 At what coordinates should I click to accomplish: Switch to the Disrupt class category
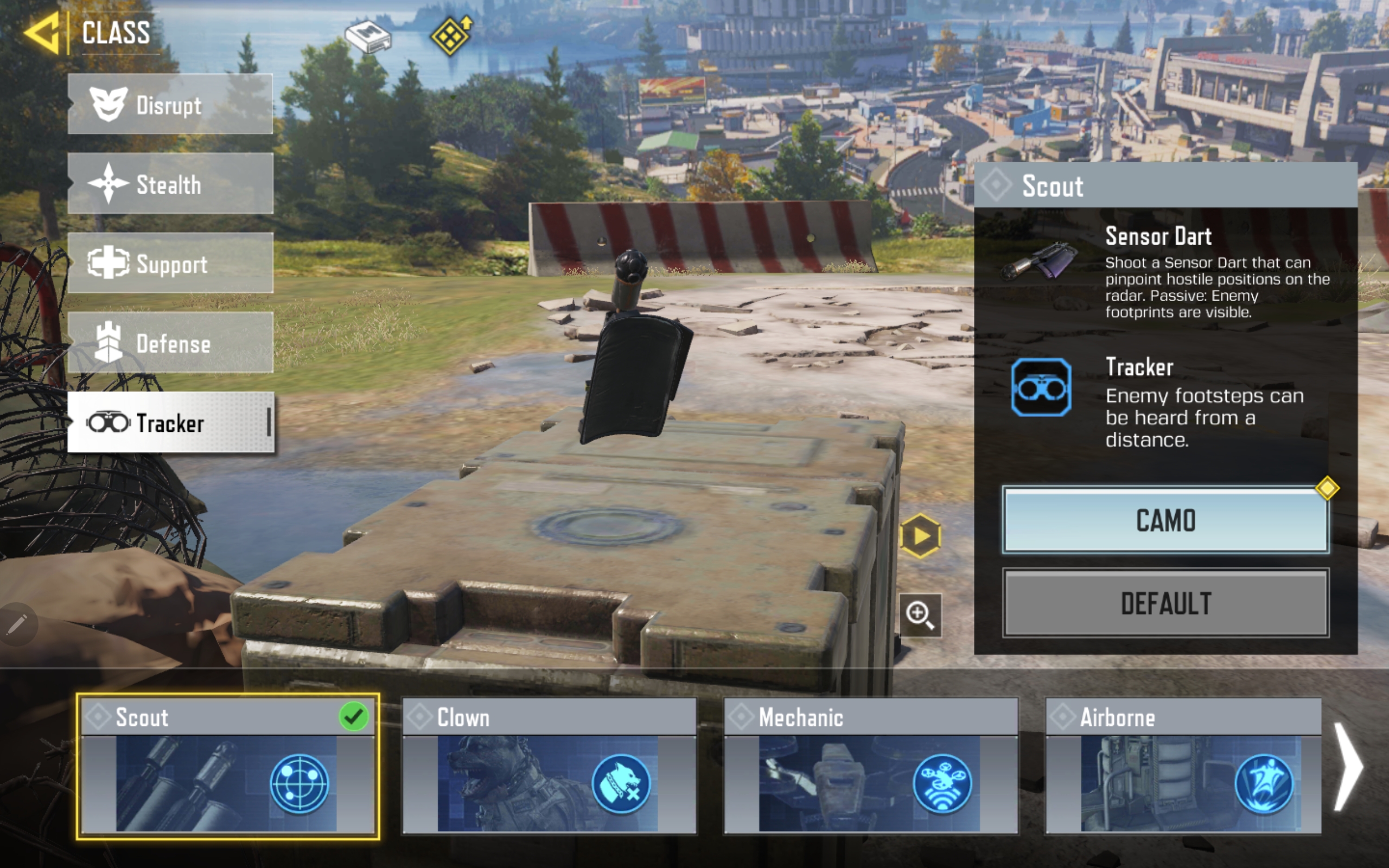170,105
